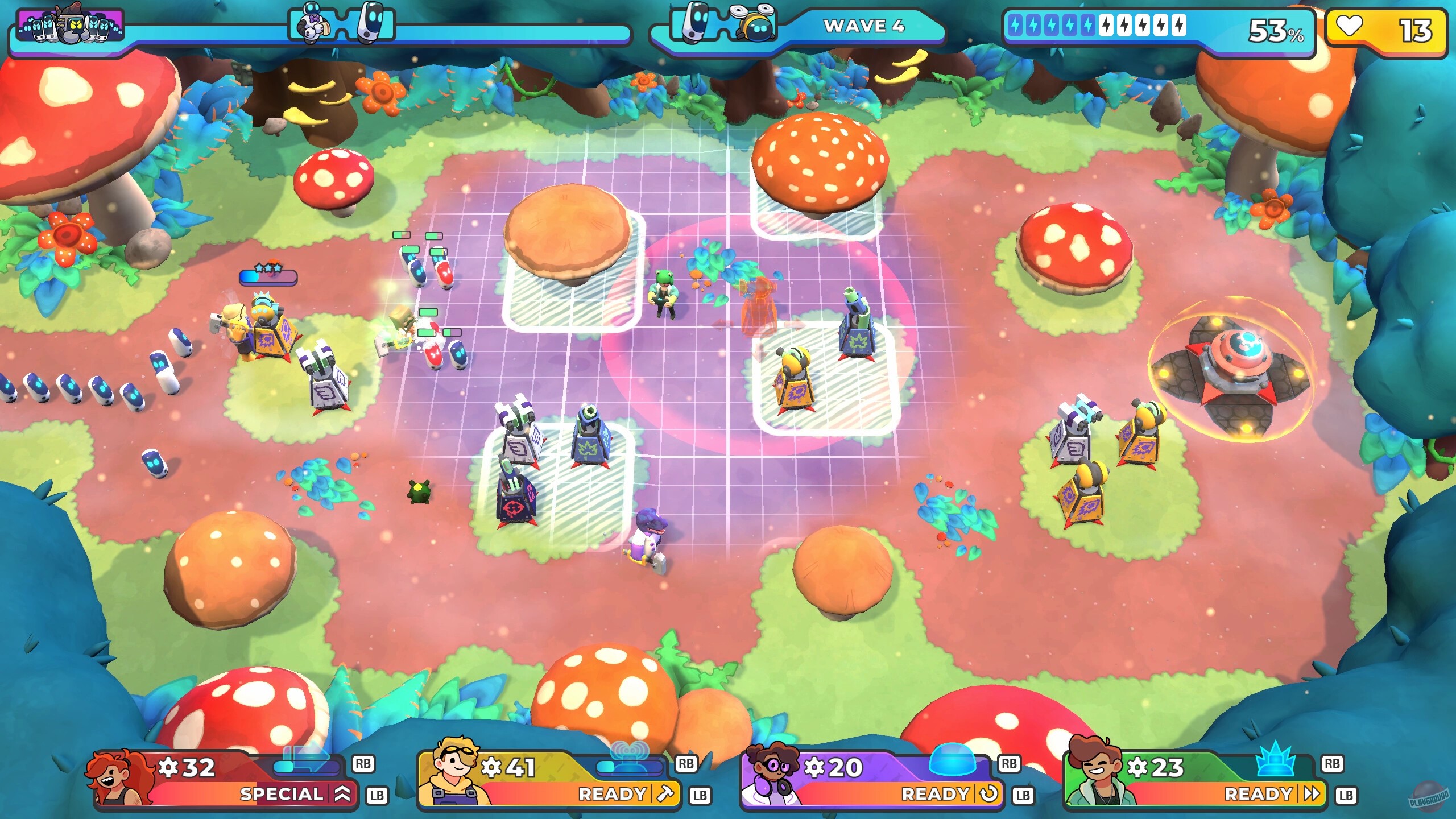Toggle the RB ability on the red player's card
Image resolution: width=1456 pixels, height=819 pixels.
(x=364, y=764)
